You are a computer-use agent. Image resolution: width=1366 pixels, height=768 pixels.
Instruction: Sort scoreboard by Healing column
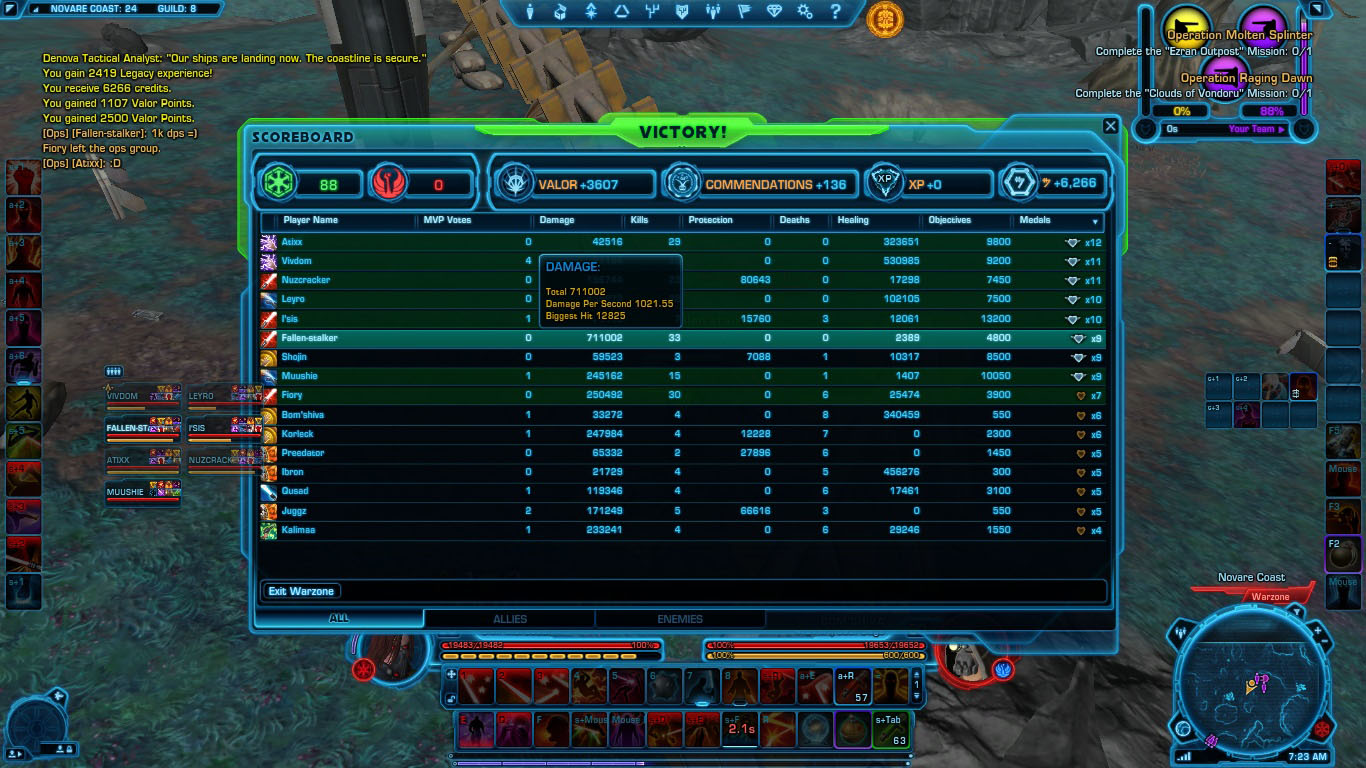(853, 220)
